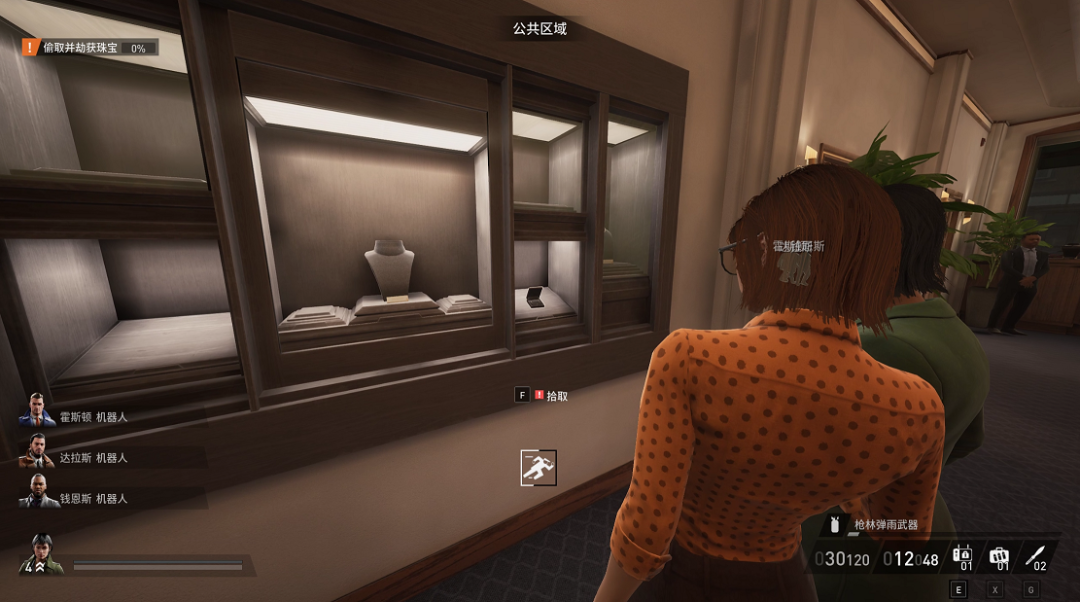
Task: Click the 公共区域 area label
Action: click(x=540, y=29)
